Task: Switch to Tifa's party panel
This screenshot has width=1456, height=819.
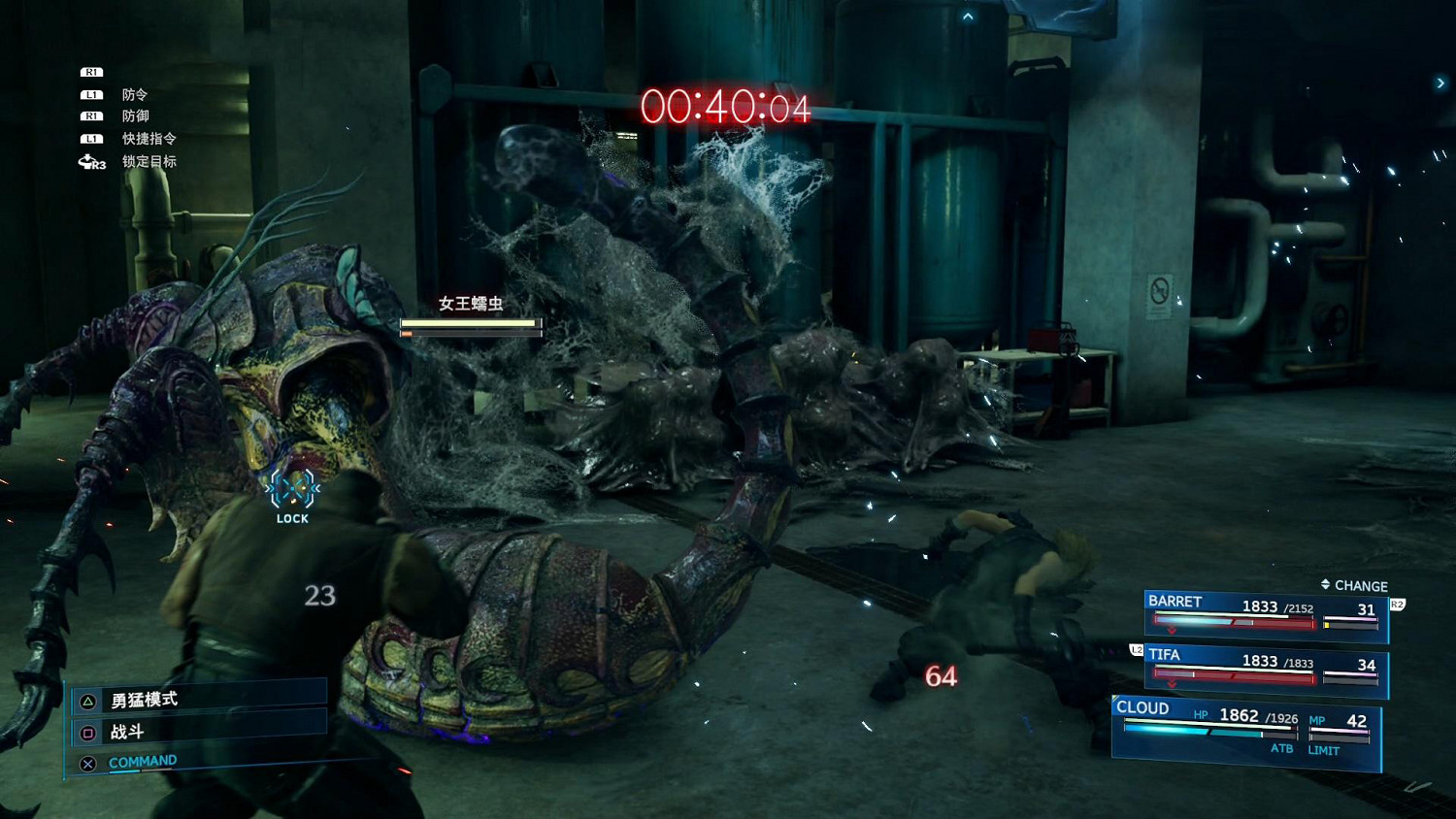Action: [1266, 670]
